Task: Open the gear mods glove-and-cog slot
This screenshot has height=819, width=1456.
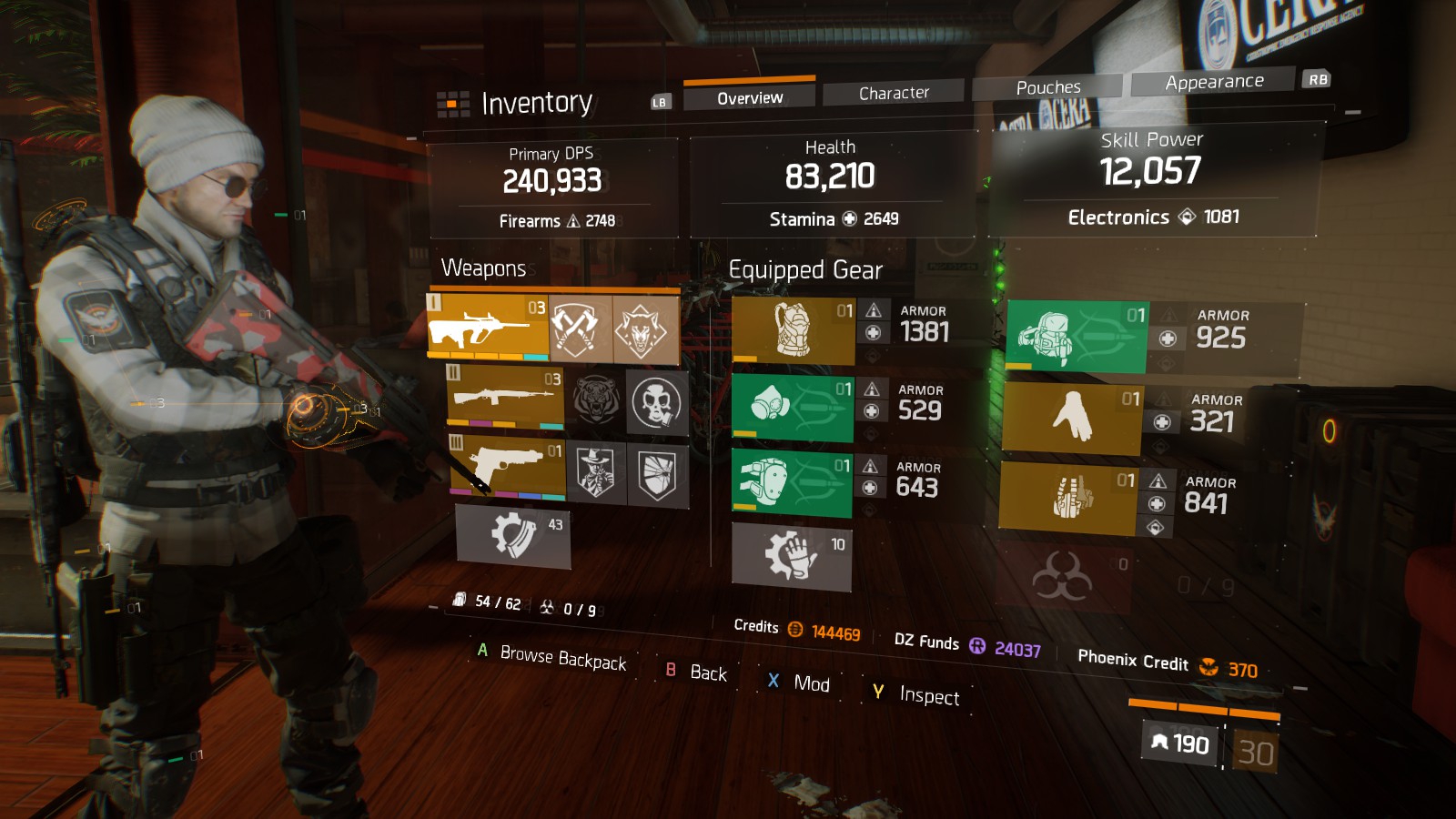Action: tap(791, 556)
